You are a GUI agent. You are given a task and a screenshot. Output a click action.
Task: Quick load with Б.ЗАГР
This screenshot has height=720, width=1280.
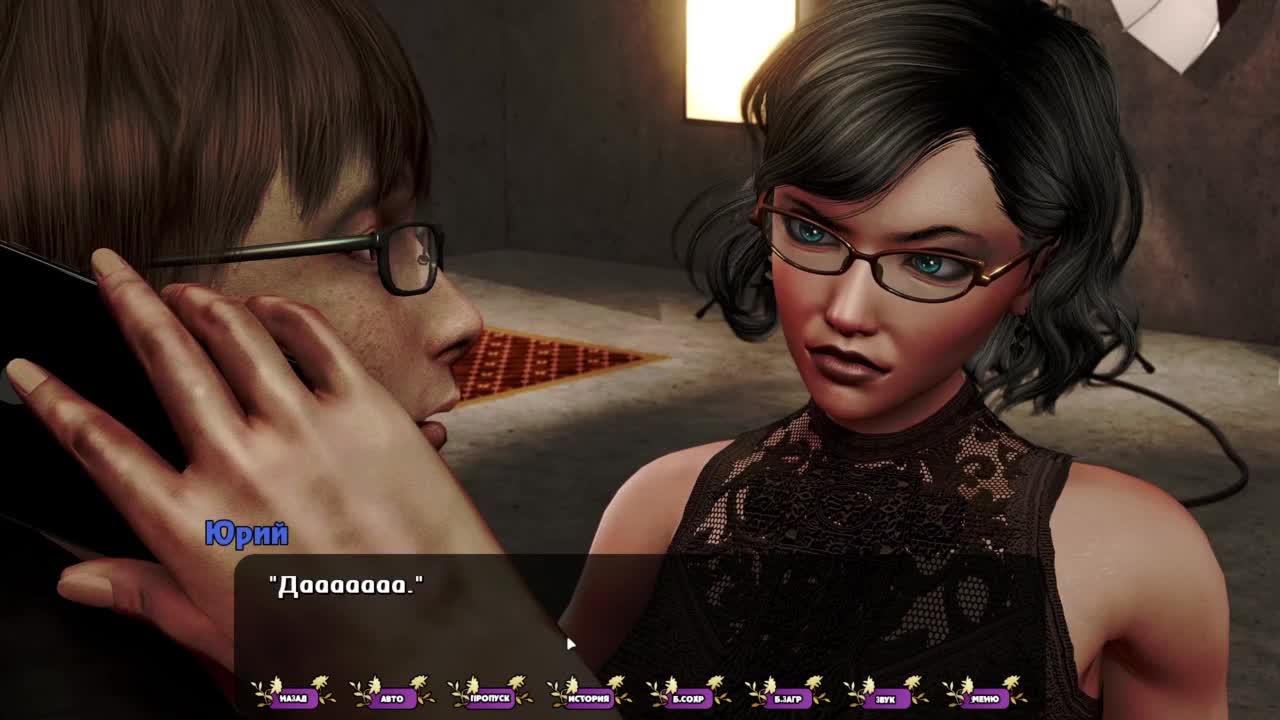[x=787, y=698]
